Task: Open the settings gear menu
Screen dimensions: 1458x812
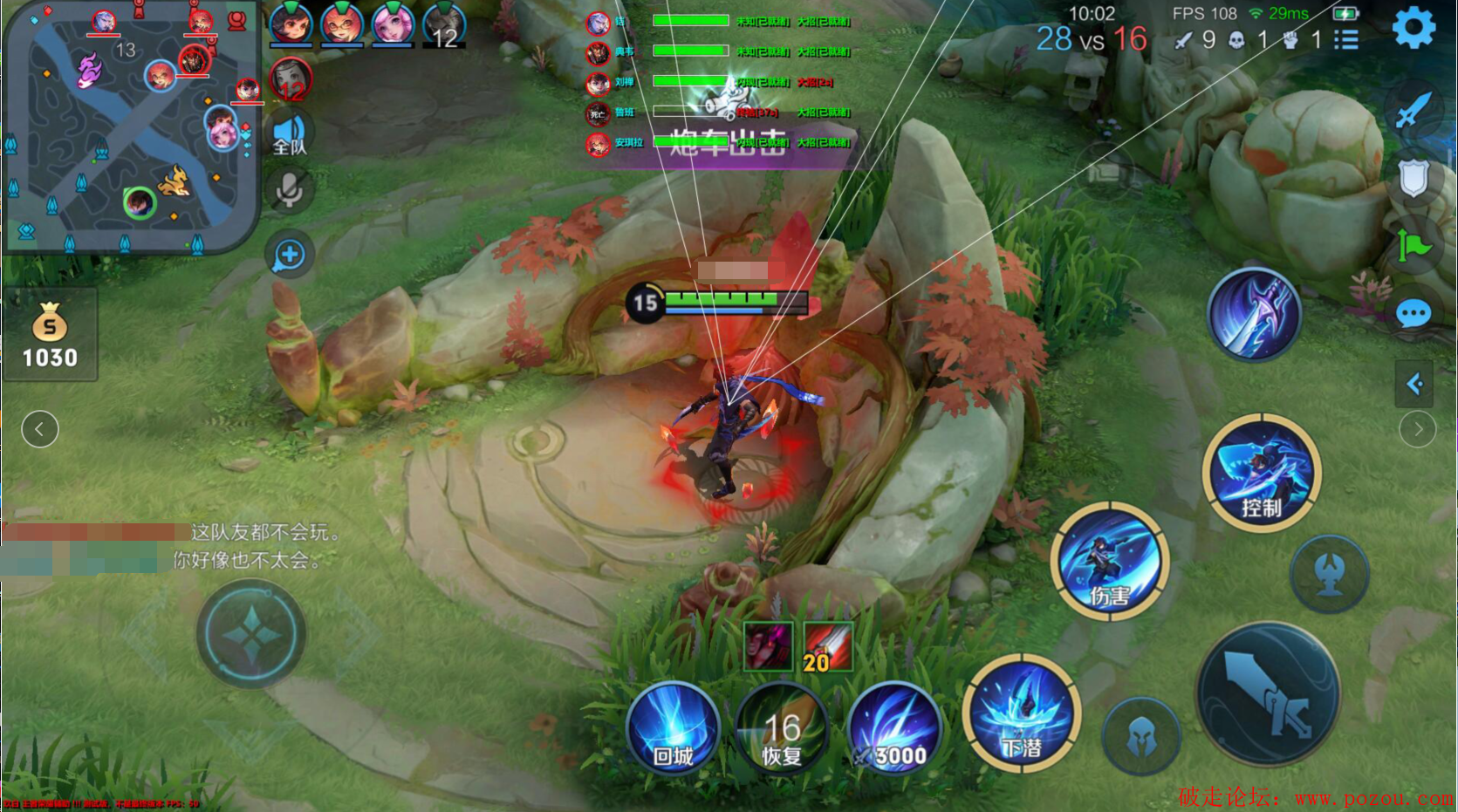Action: tap(1414, 28)
